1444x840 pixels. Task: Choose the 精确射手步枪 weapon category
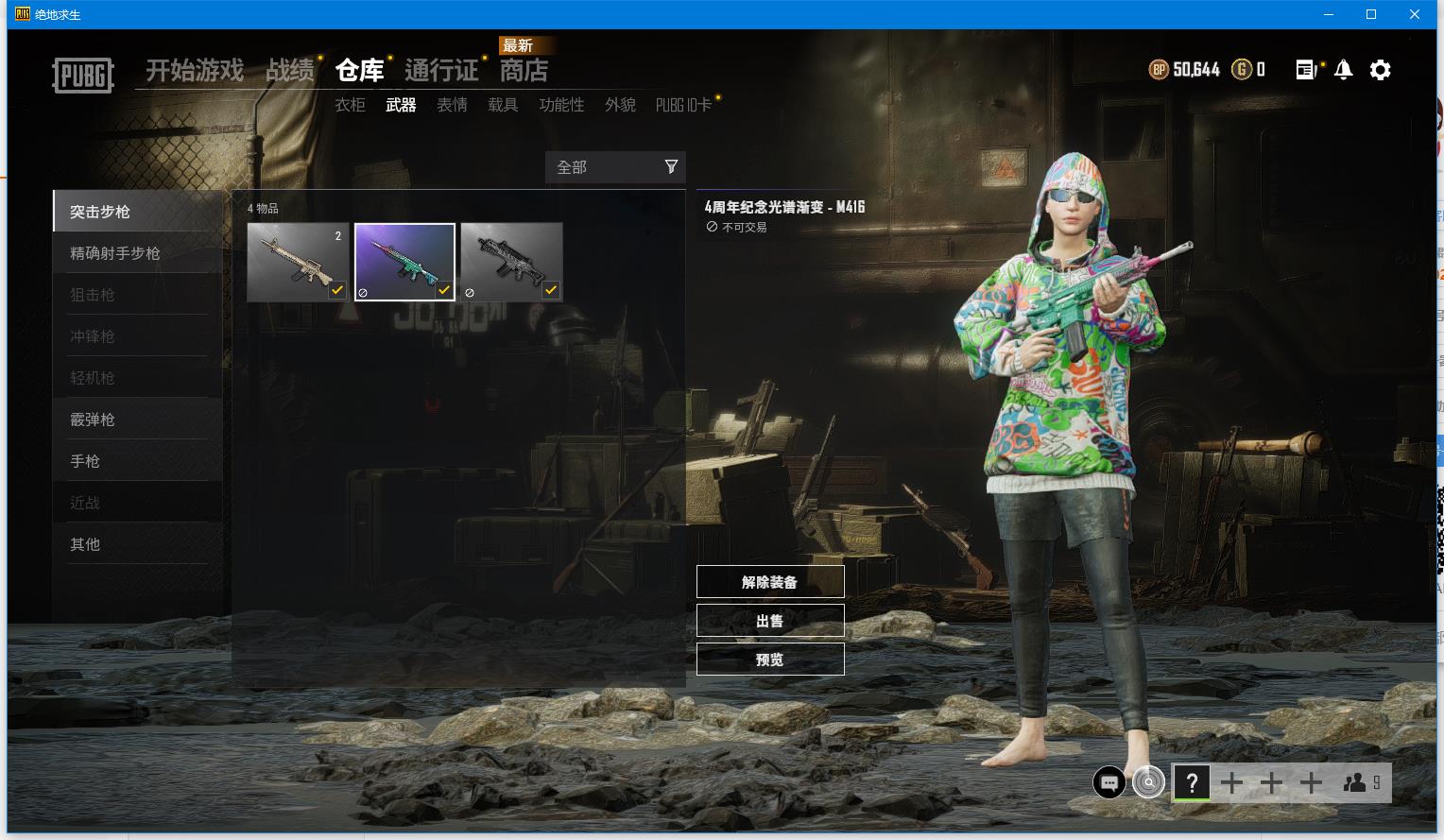point(115,253)
